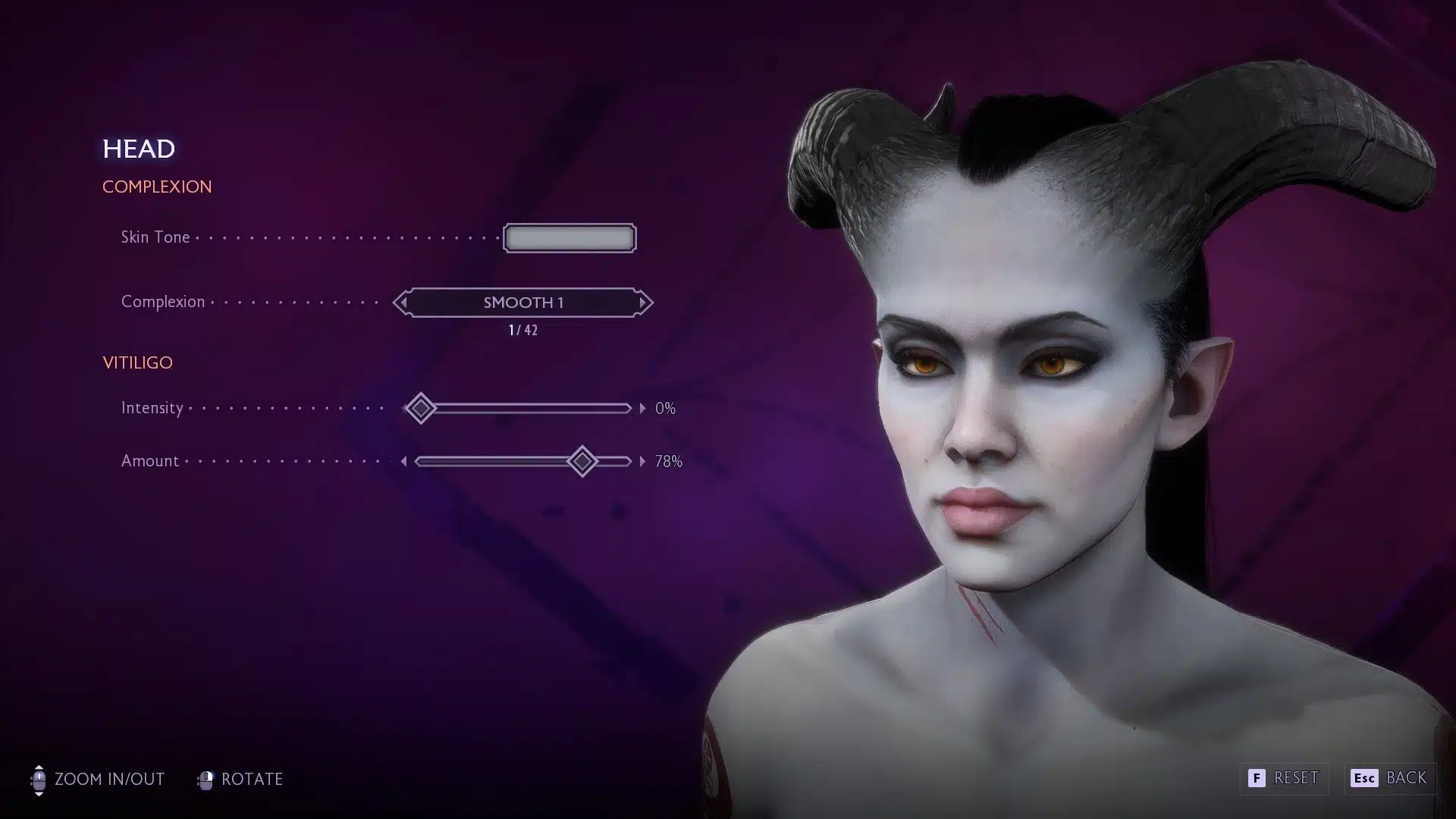Expand the VITILIGO section header
Viewport: 1456px width, 819px height.
pos(137,362)
